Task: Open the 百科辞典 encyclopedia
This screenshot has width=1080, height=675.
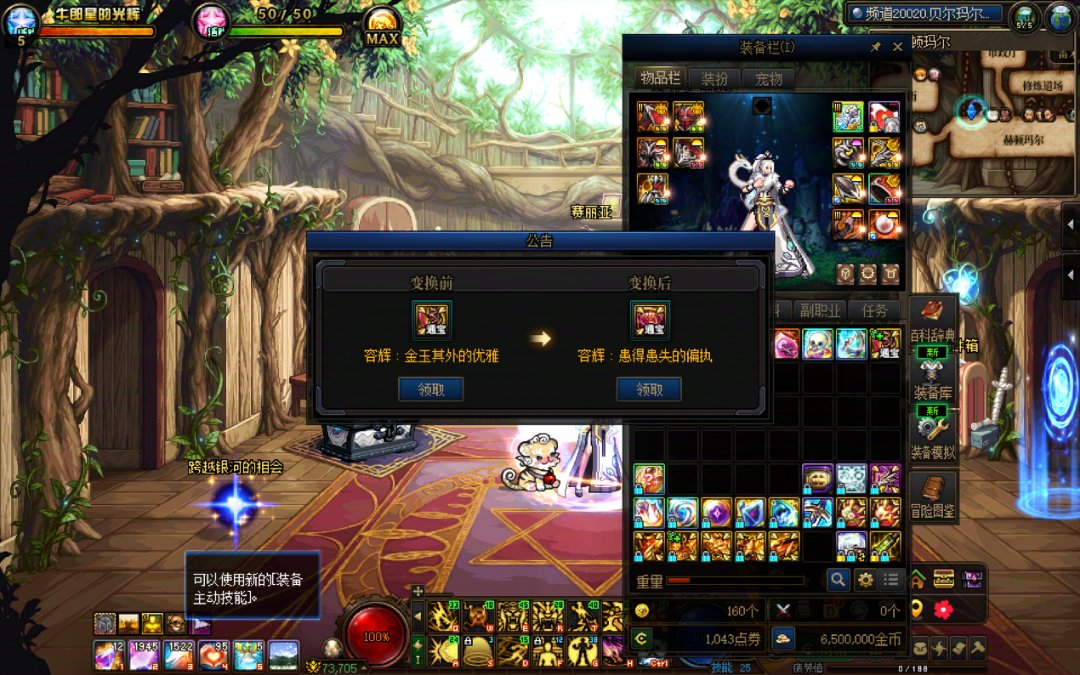Action: point(933,321)
